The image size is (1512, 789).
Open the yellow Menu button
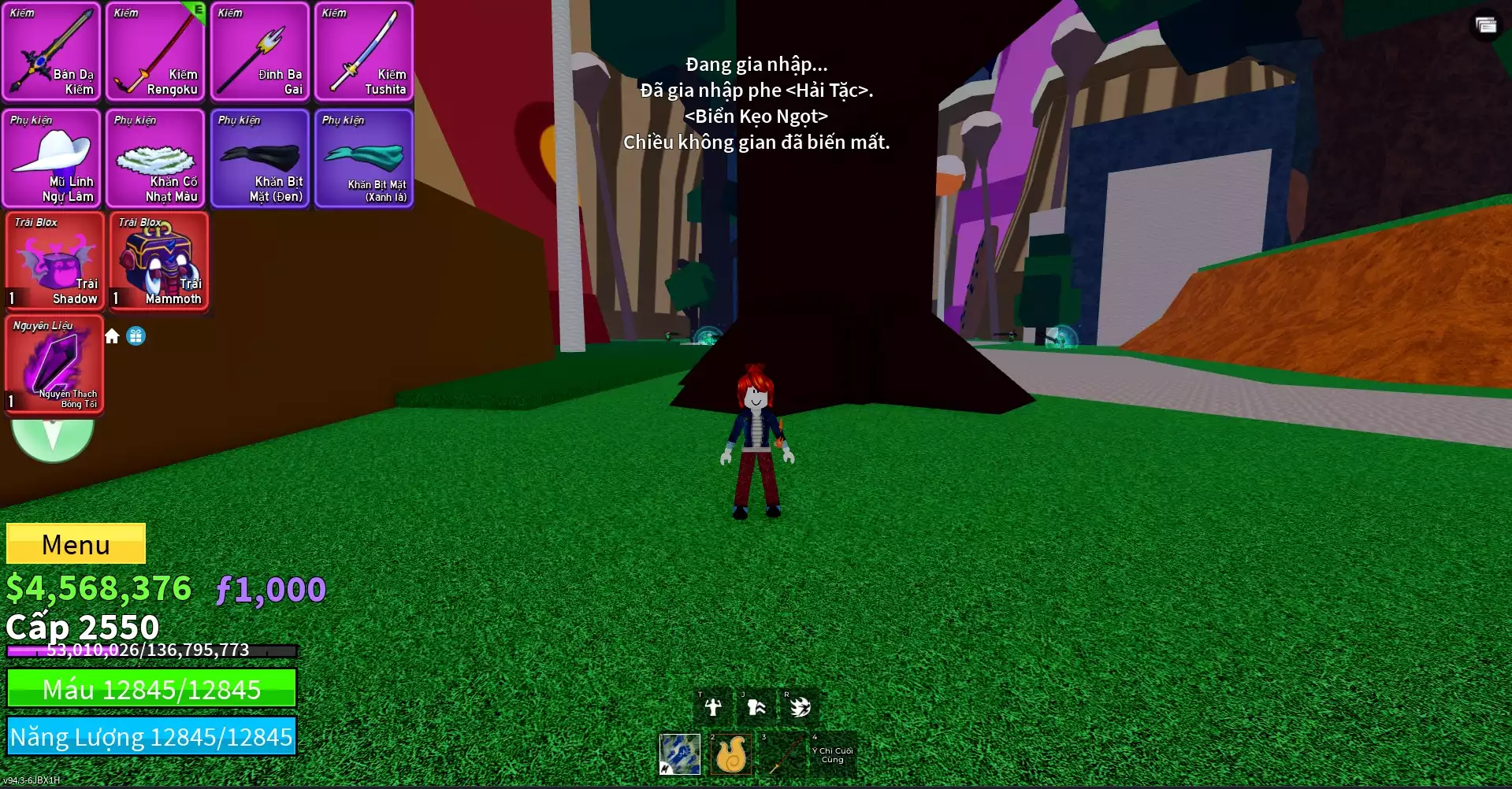pyautogui.click(x=76, y=543)
